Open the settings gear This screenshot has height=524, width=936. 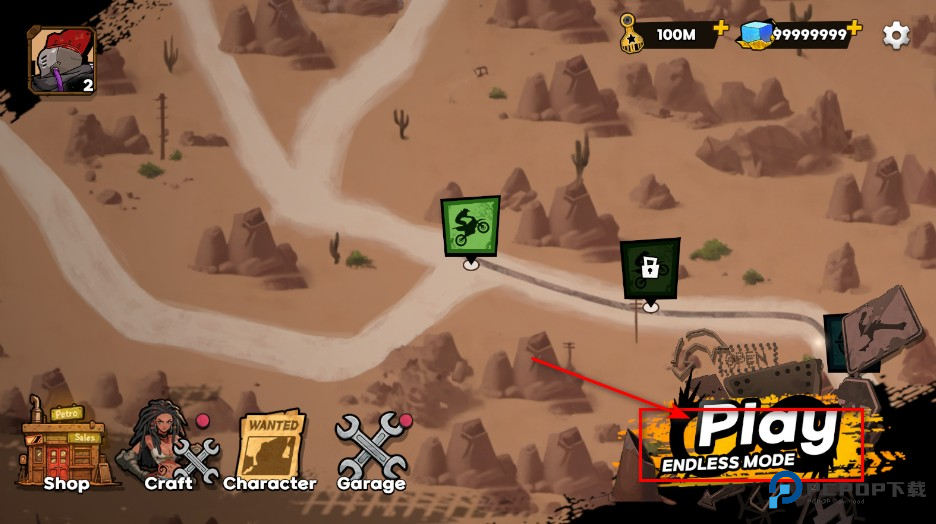pyautogui.click(x=896, y=35)
